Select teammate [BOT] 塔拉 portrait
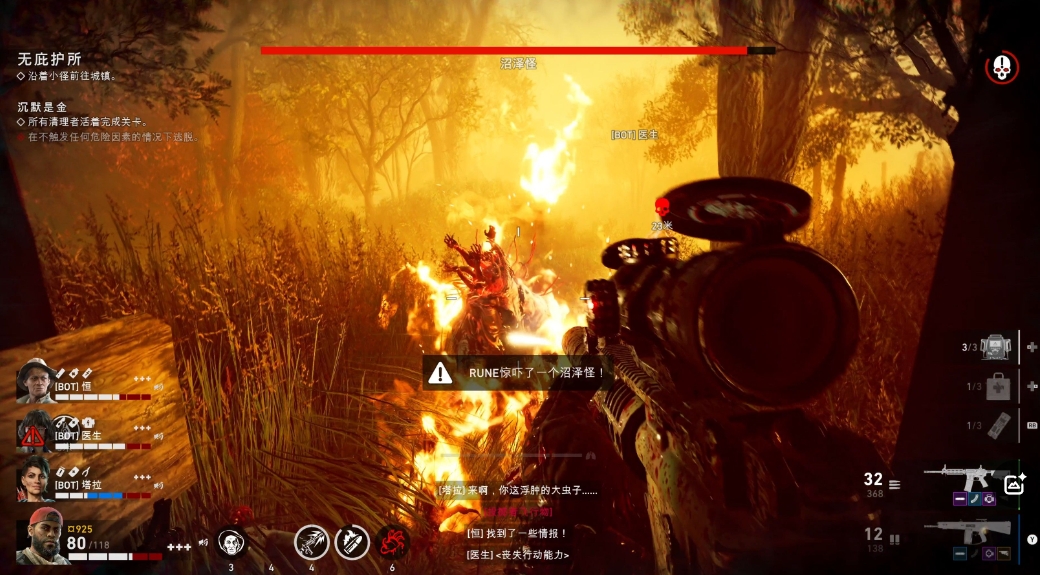Screen dimensions: 1040x575 (36, 479)
